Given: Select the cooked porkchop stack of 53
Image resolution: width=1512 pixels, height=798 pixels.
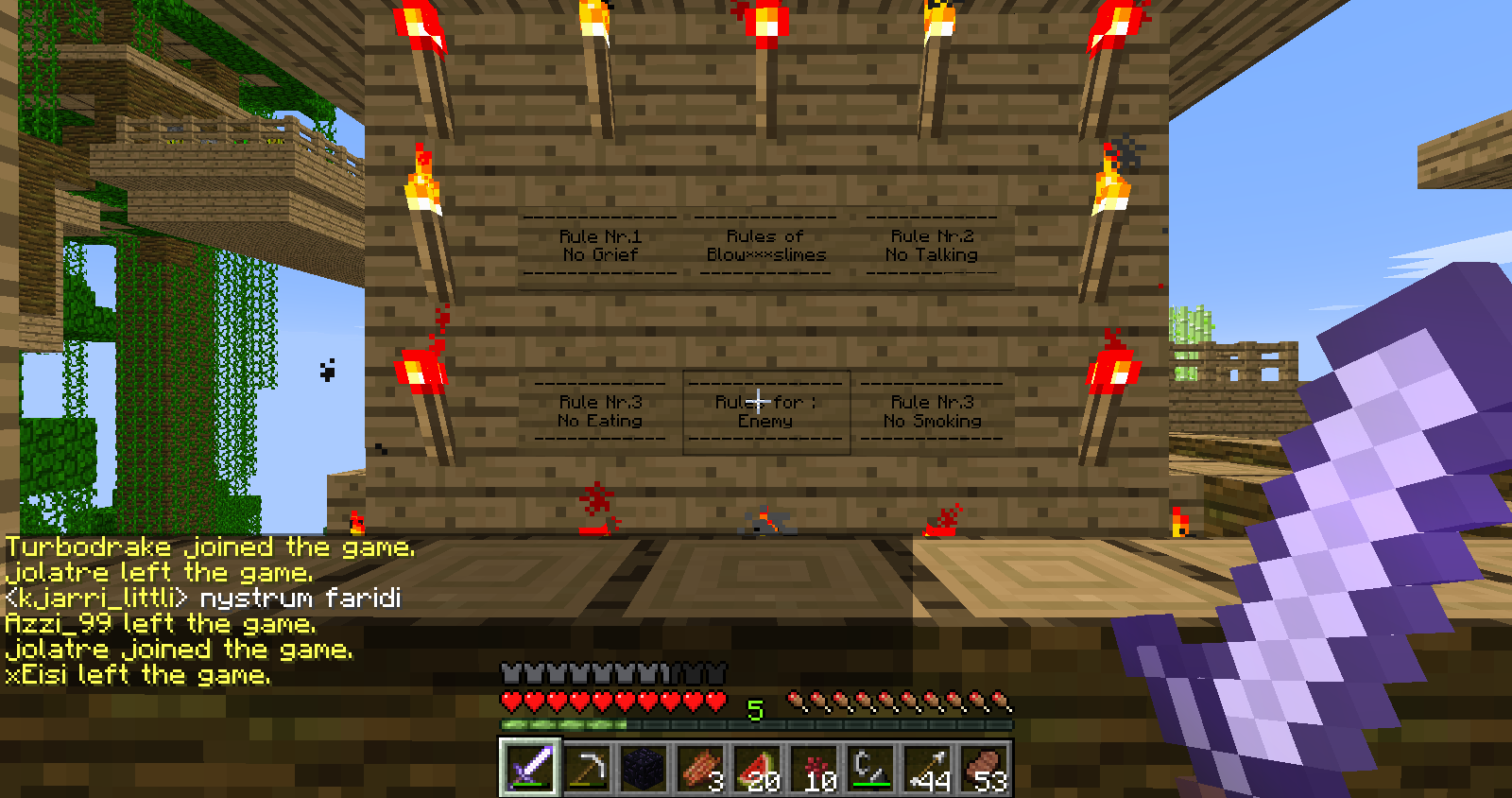Looking at the screenshot, I should pos(985,768).
